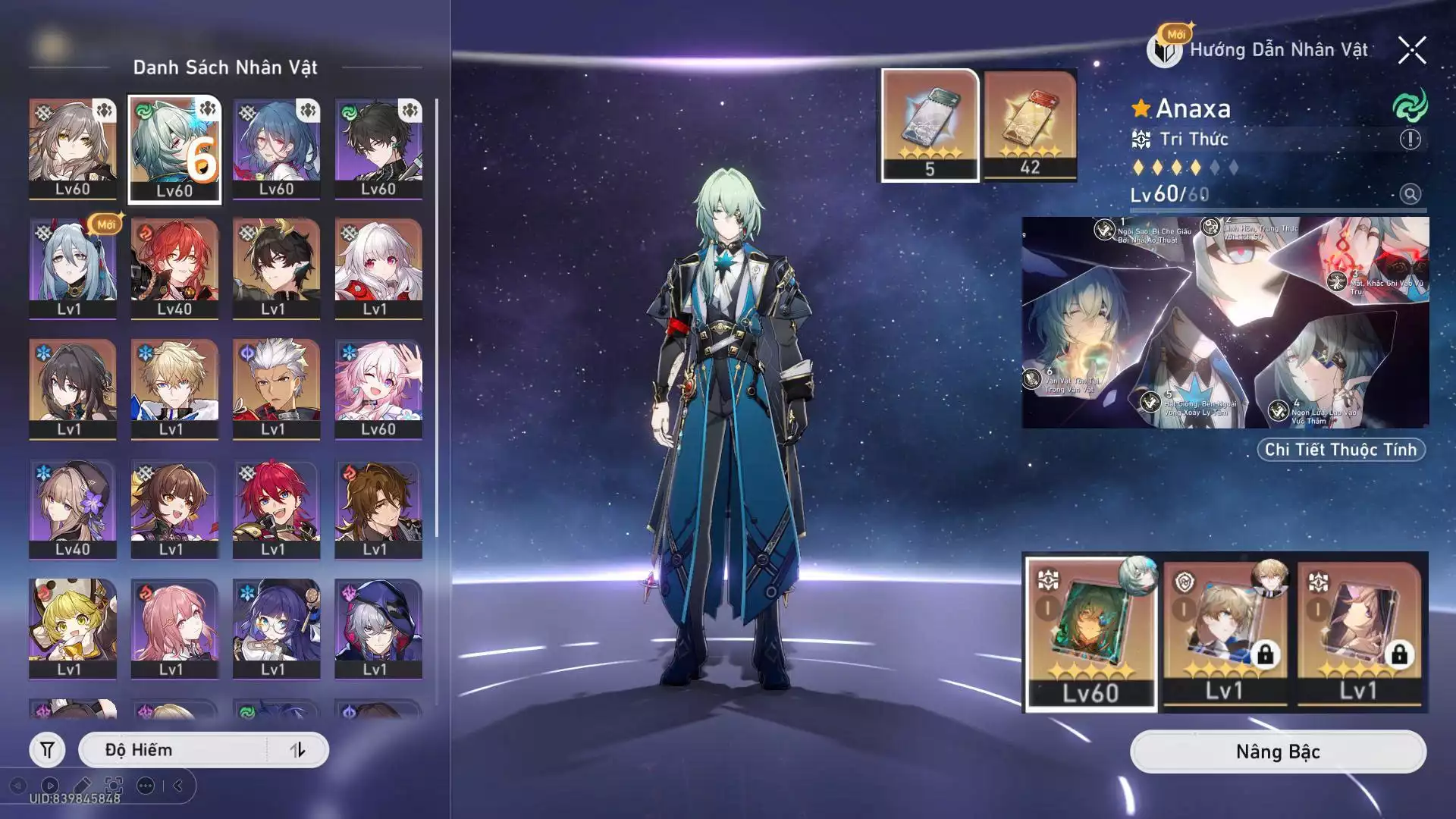Click the Nâng Bậc ascend button

tap(1278, 752)
